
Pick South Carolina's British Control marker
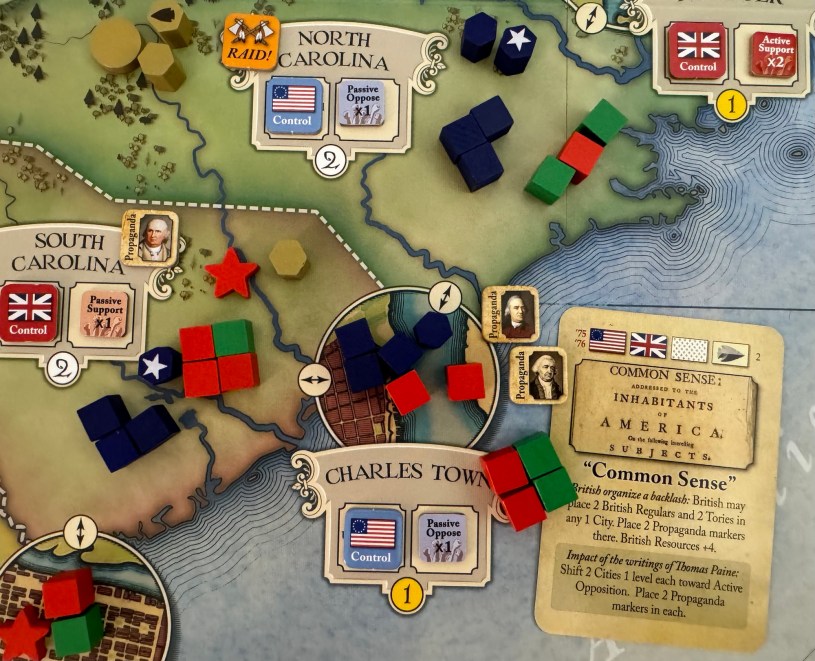pyautogui.click(x=29, y=312)
